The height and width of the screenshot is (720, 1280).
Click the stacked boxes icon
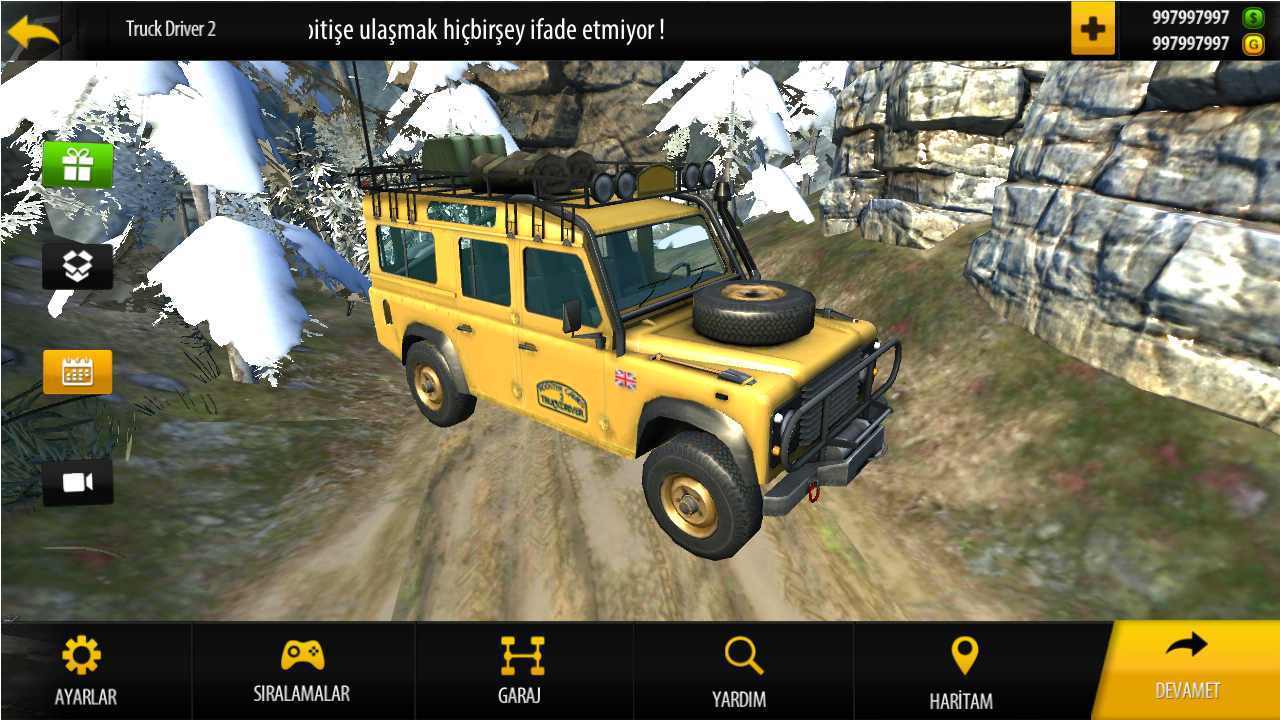tap(77, 266)
